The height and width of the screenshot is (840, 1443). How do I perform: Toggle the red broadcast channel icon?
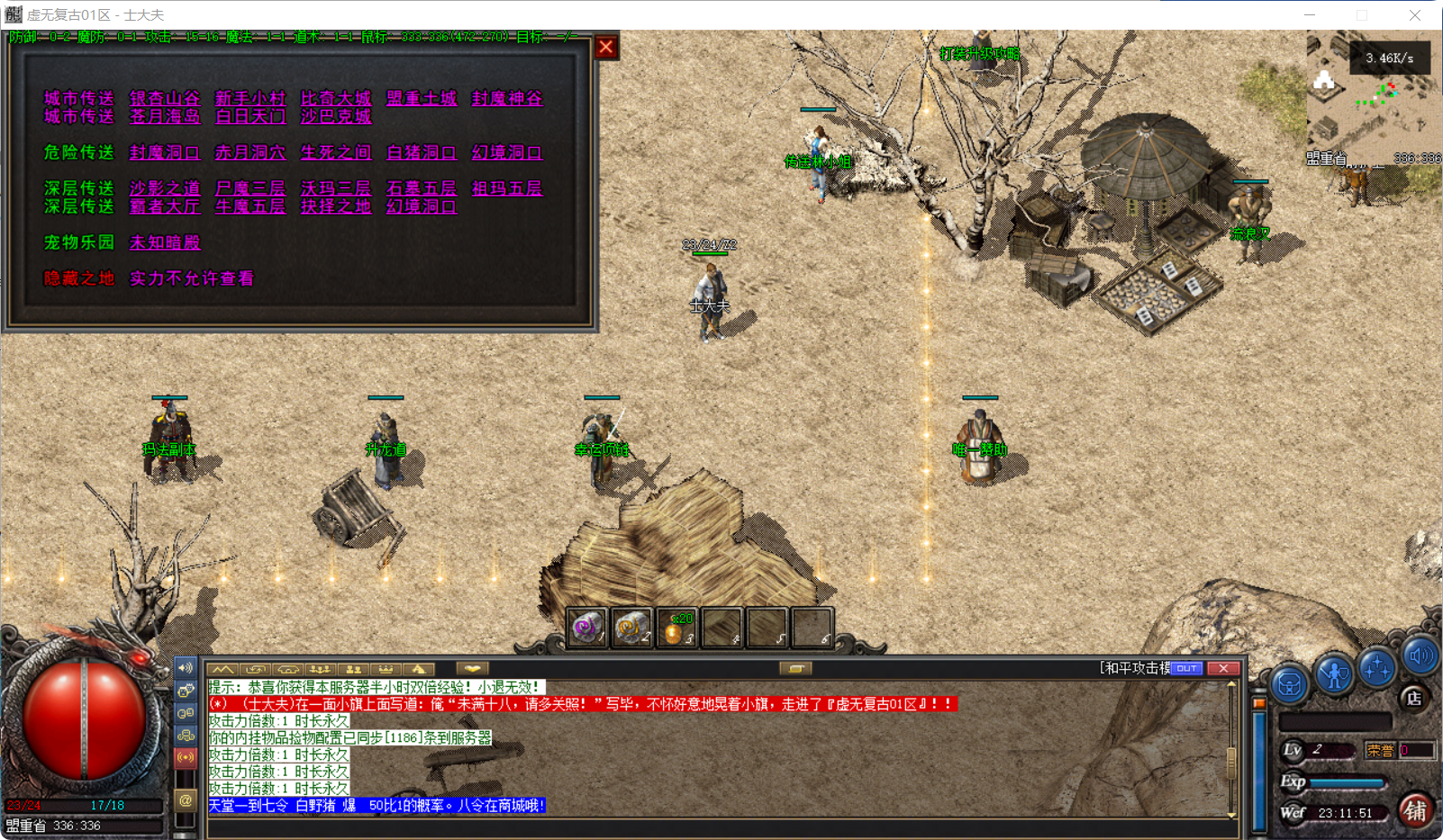pyautogui.click(x=186, y=757)
